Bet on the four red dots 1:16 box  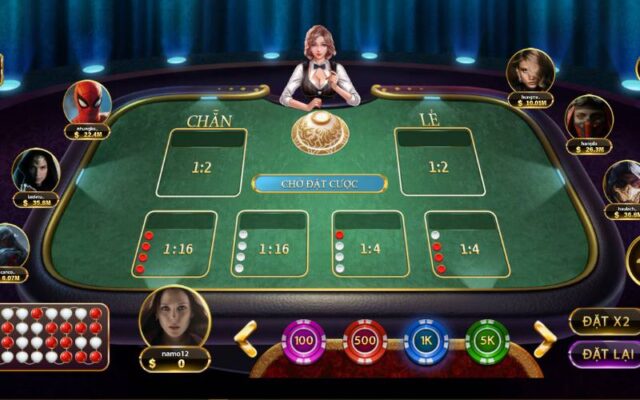click(x=176, y=244)
